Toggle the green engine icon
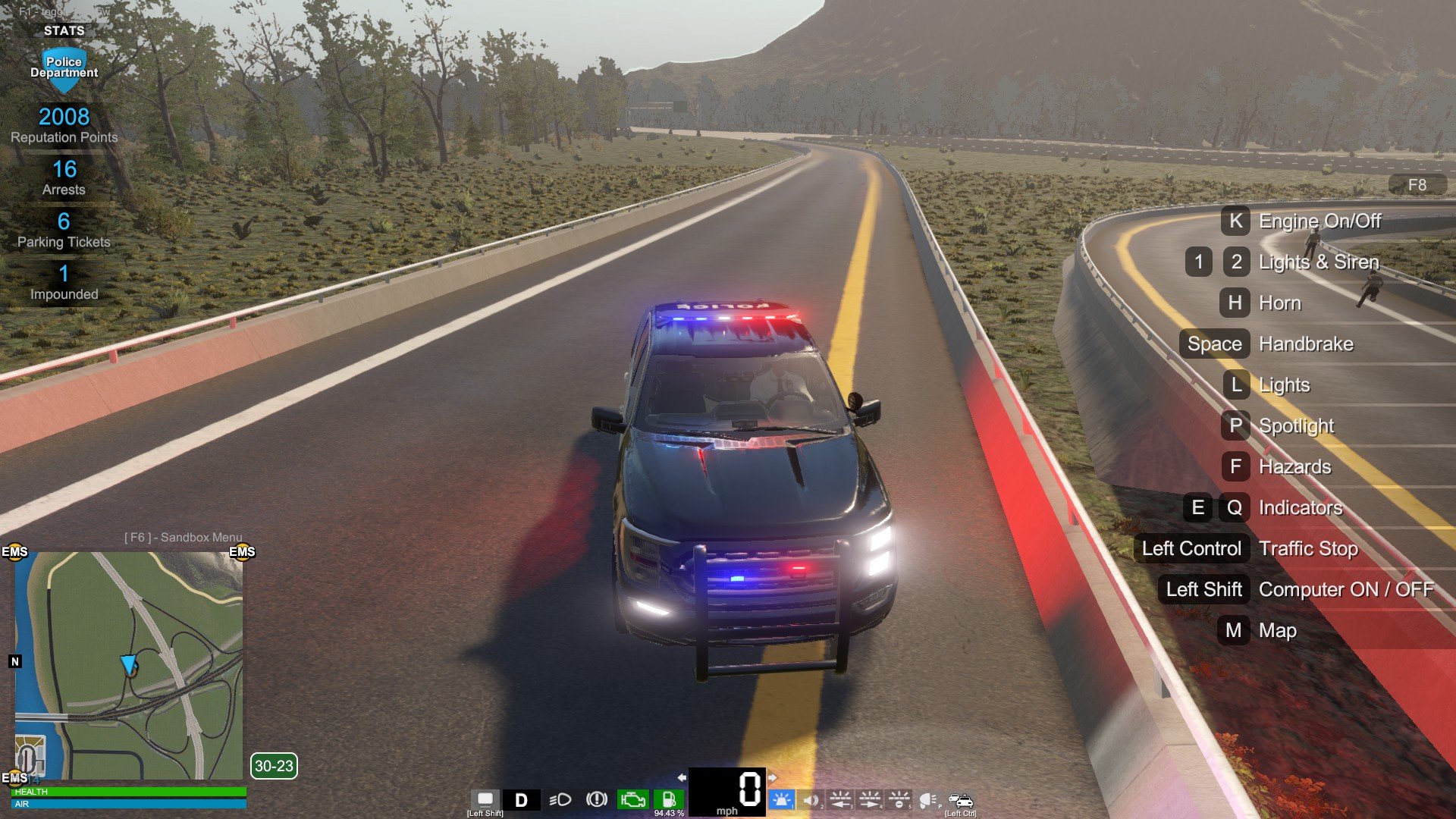 click(632, 799)
